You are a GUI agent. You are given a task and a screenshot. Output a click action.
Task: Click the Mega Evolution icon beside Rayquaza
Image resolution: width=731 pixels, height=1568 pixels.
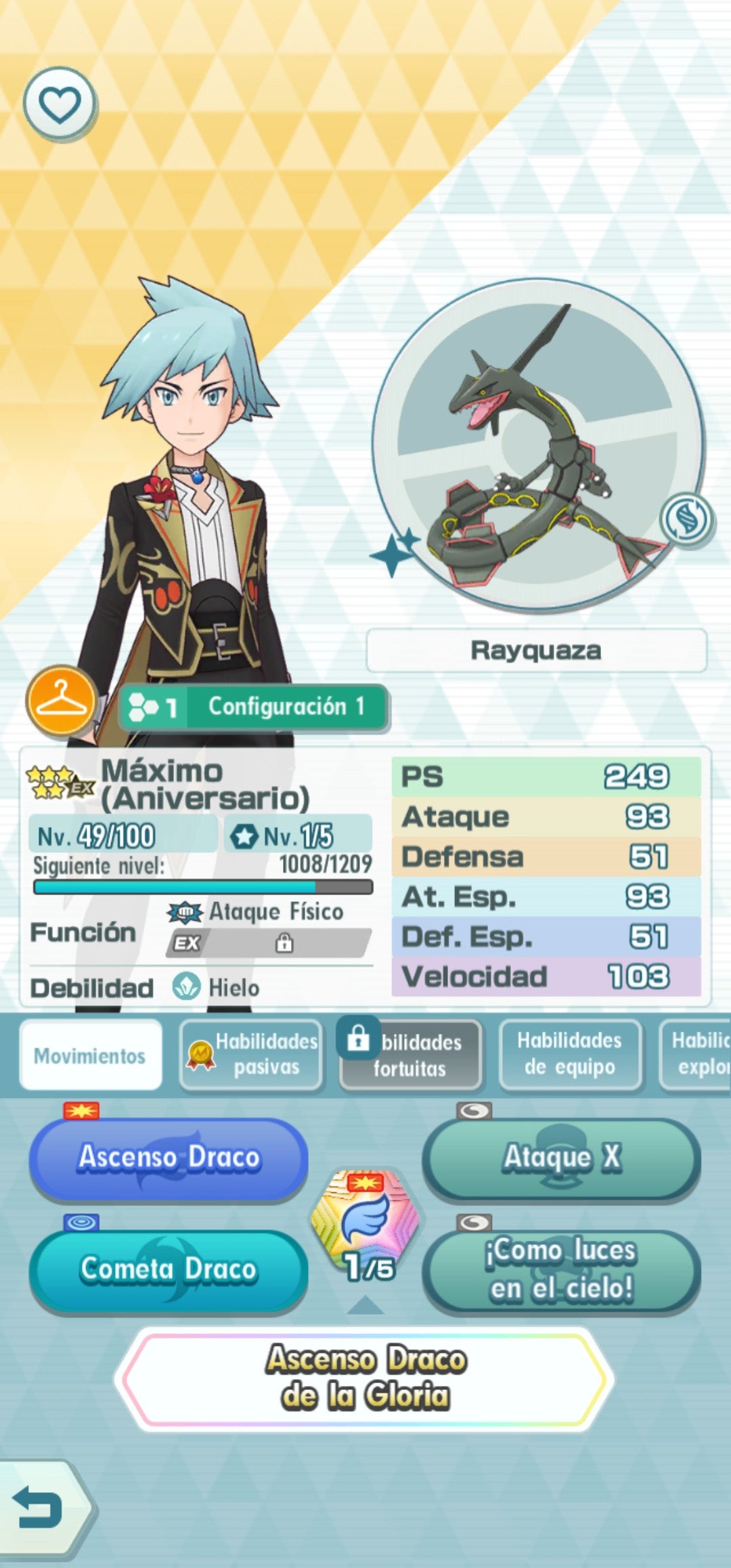tap(686, 519)
